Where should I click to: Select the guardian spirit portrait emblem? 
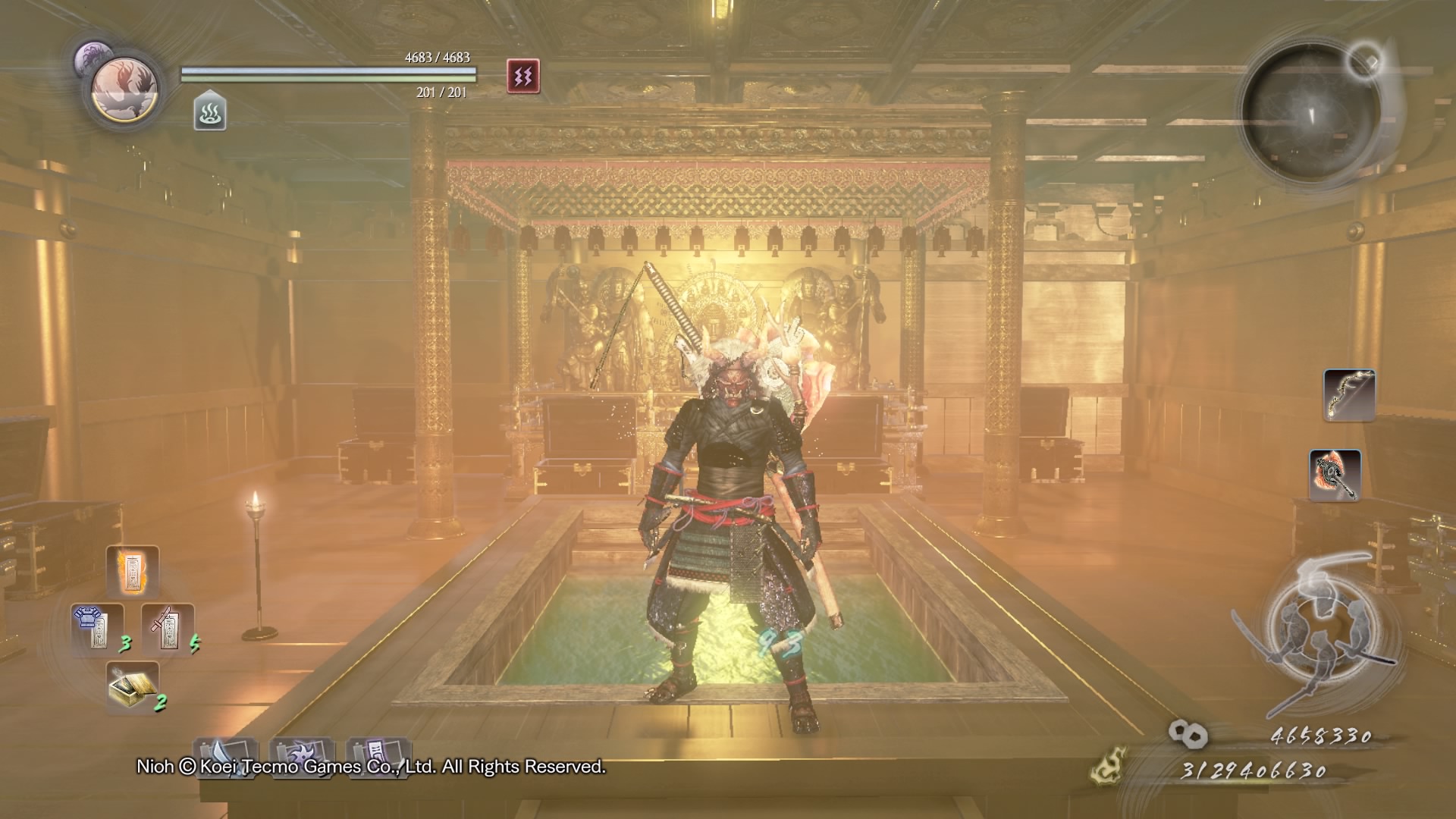coord(124,89)
